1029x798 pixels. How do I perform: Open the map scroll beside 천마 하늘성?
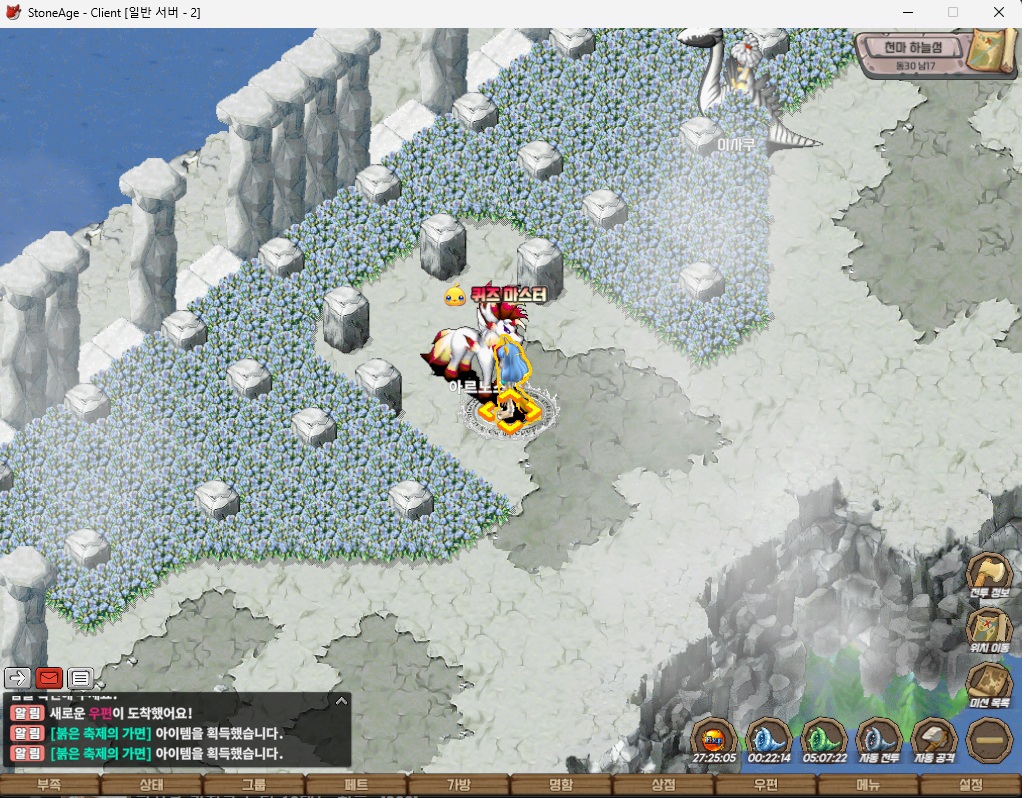pyautogui.click(x=994, y=49)
